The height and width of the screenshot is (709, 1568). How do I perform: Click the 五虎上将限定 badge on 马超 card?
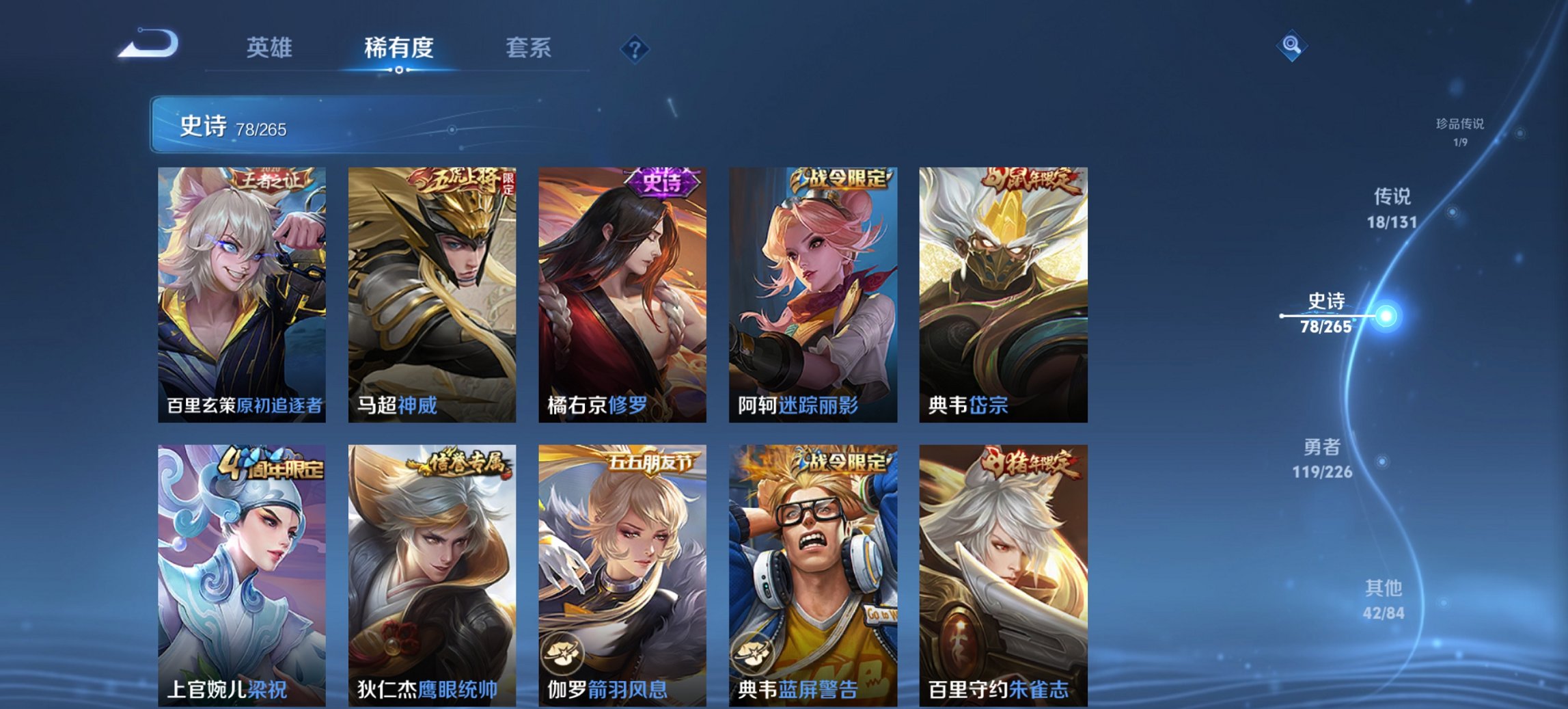click(x=459, y=179)
